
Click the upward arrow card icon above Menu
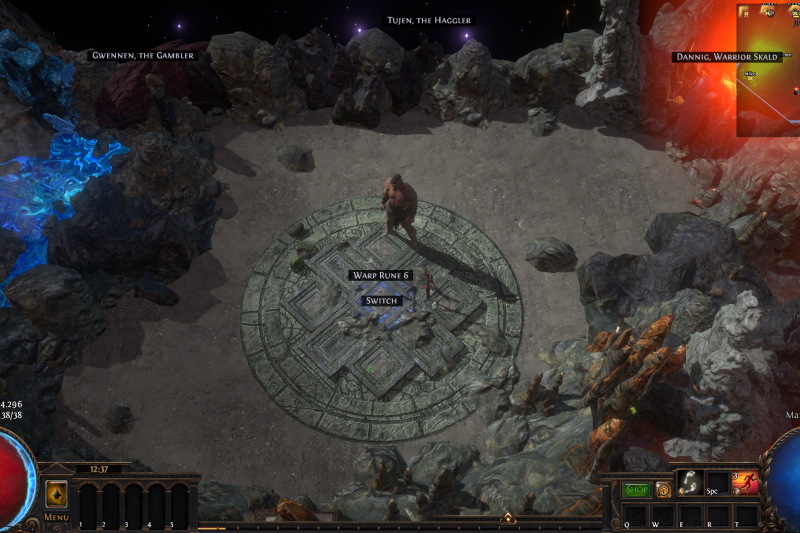point(56,494)
